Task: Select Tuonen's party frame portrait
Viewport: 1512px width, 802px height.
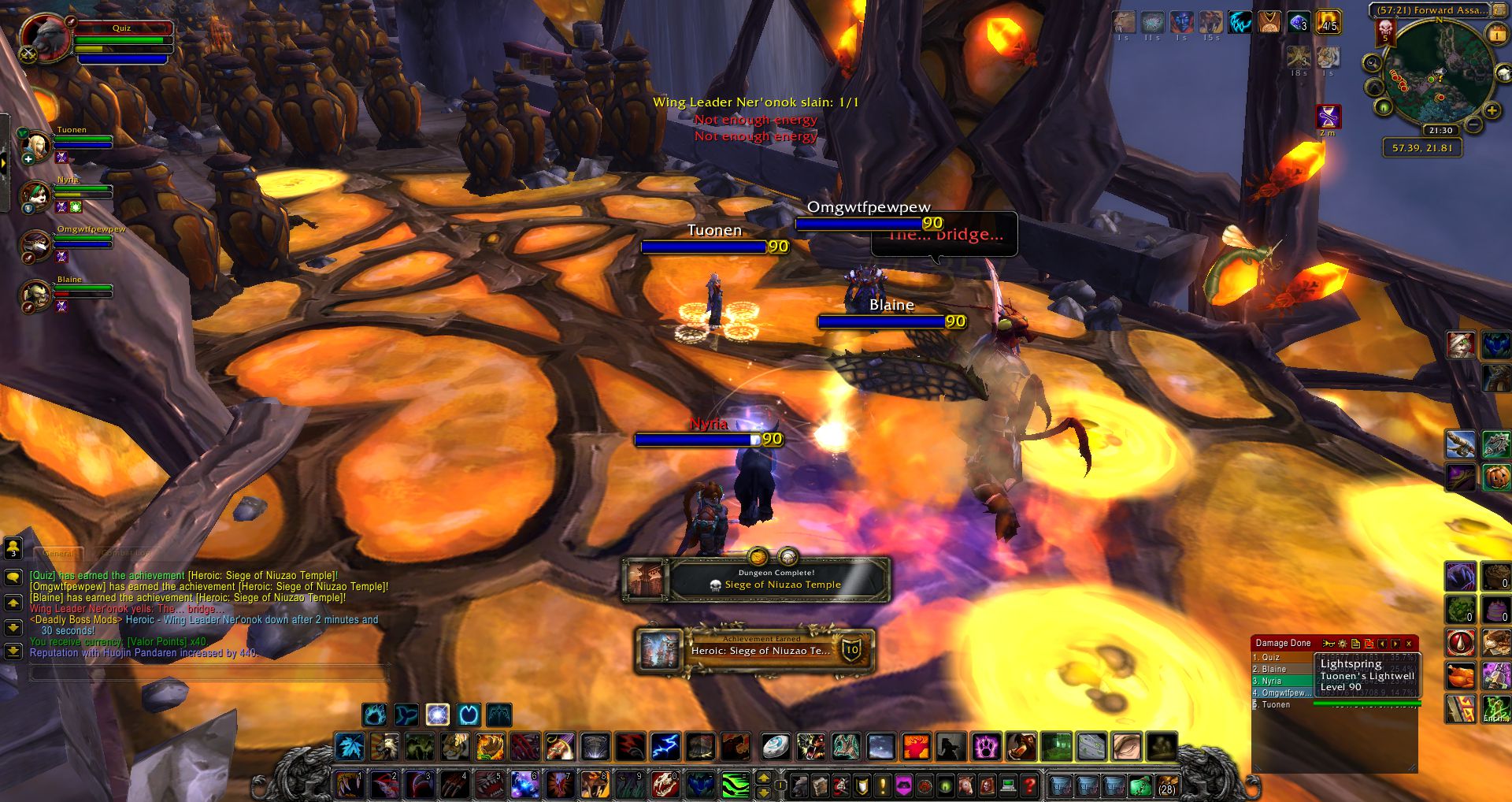Action: tap(36, 145)
